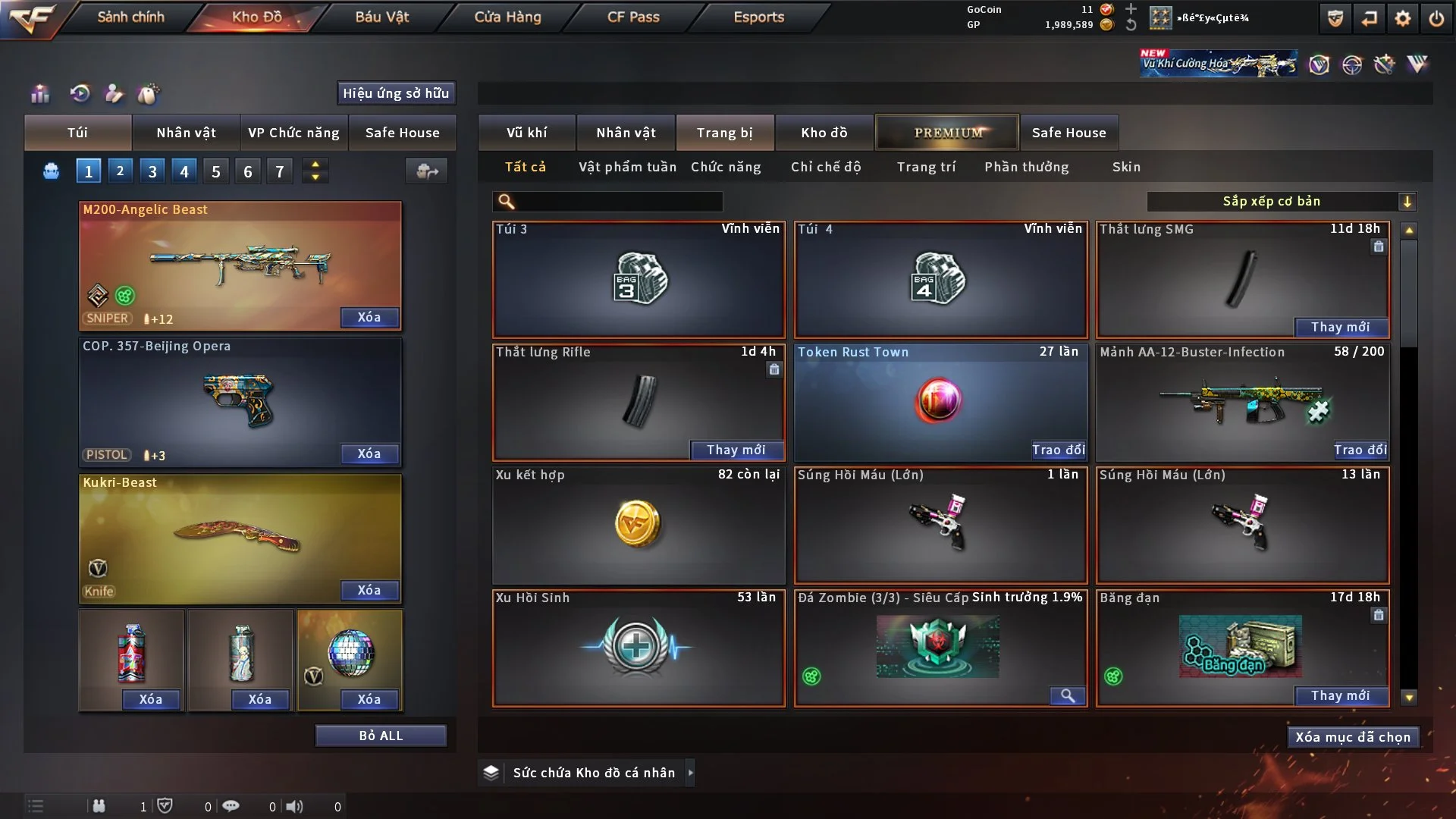Select the Xu Hồi Sinh item
Screen dimensions: 1456x819
(x=638, y=648)
